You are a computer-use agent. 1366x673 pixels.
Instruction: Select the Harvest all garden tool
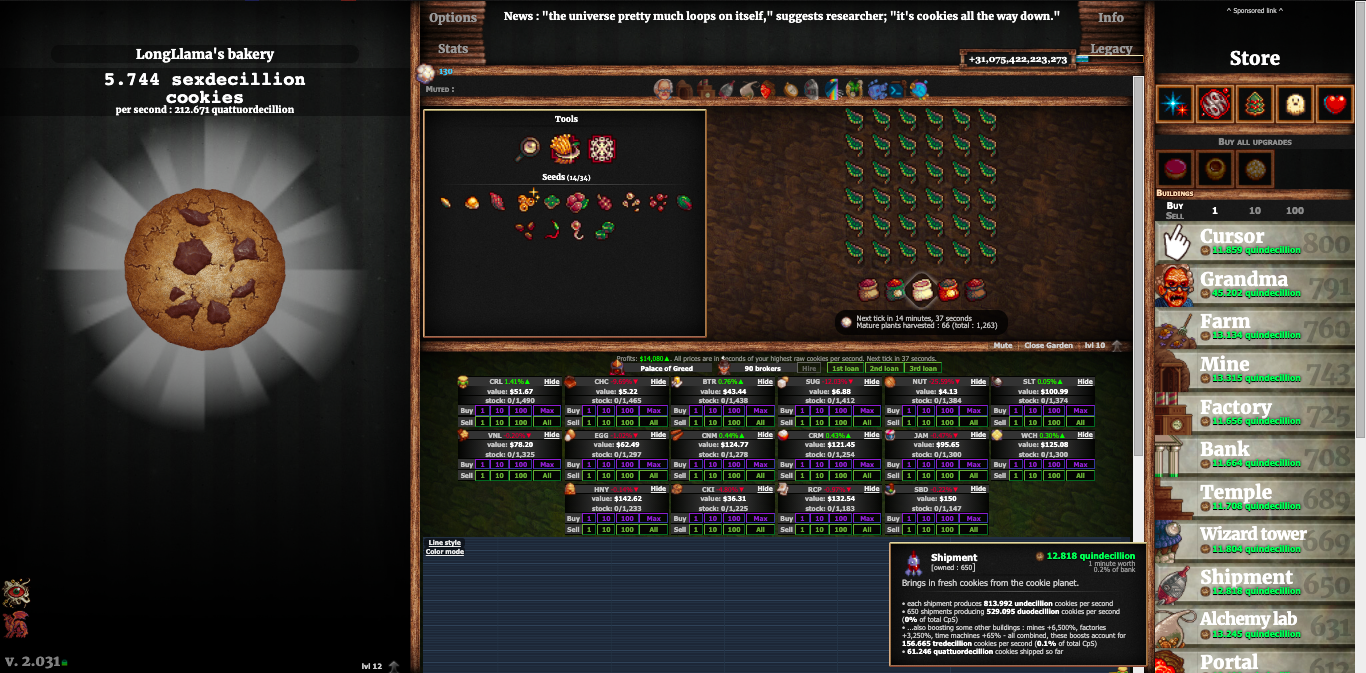click(x=565, y=150)
